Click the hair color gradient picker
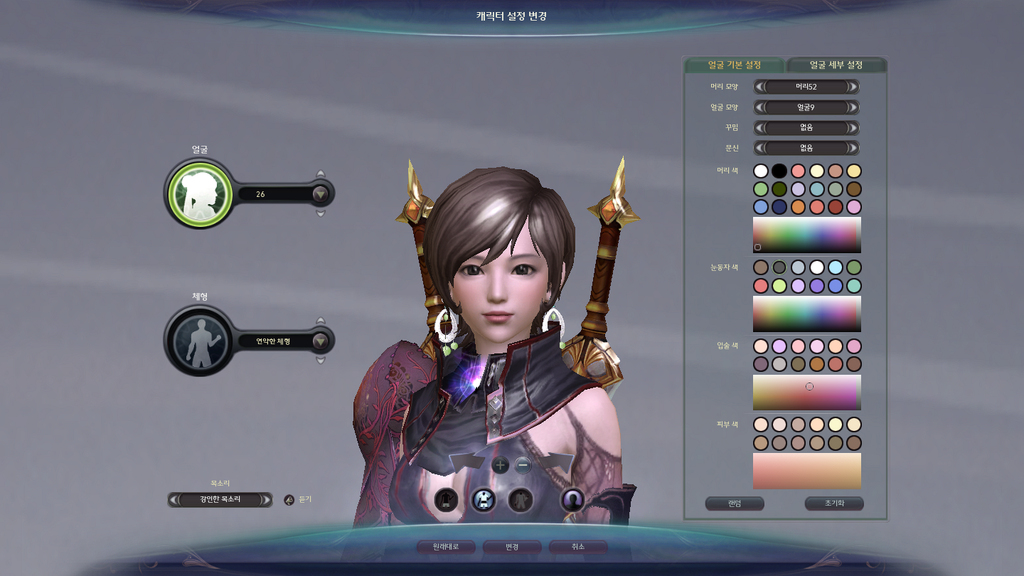The width and height of the screenshot is (1024, 576). (x=806, y=235)
